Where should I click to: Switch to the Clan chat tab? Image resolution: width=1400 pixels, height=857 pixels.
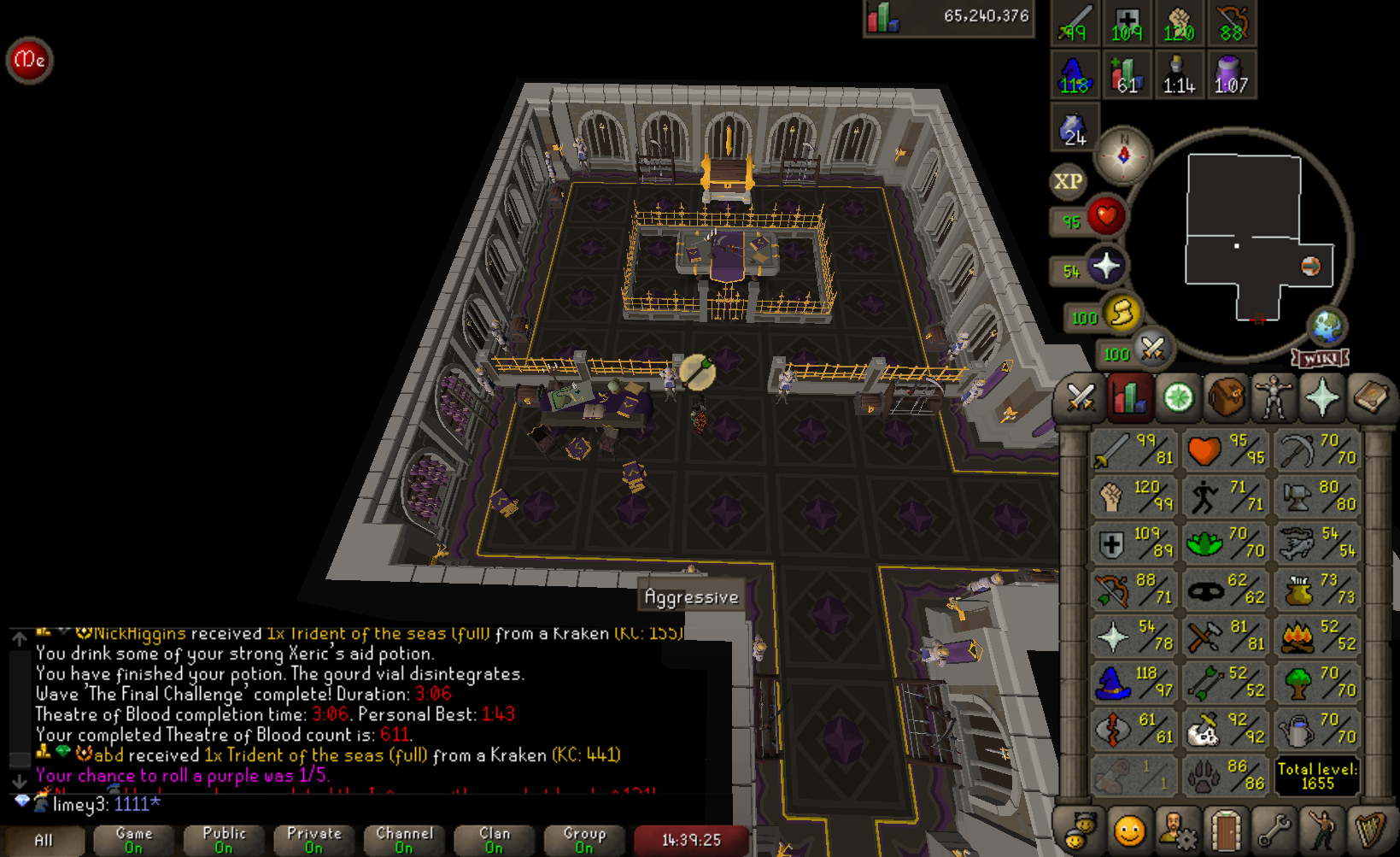pos(493,836)
